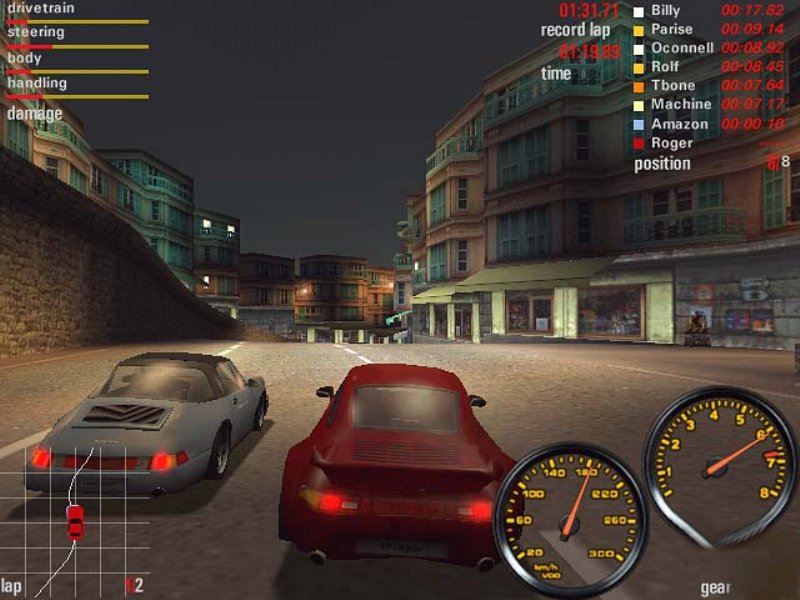800x600 pixels.
Task: Select Billy in the racer standings
Action: coord(665,11)
